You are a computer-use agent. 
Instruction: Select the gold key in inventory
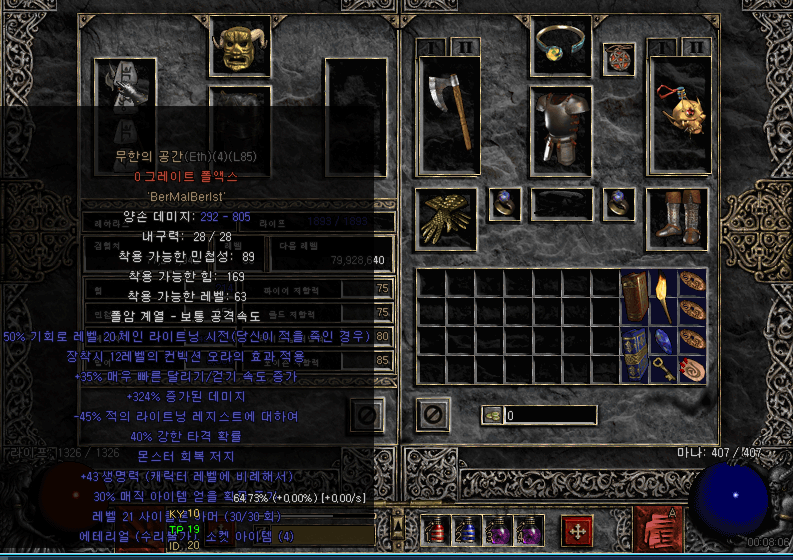(663, 369)
